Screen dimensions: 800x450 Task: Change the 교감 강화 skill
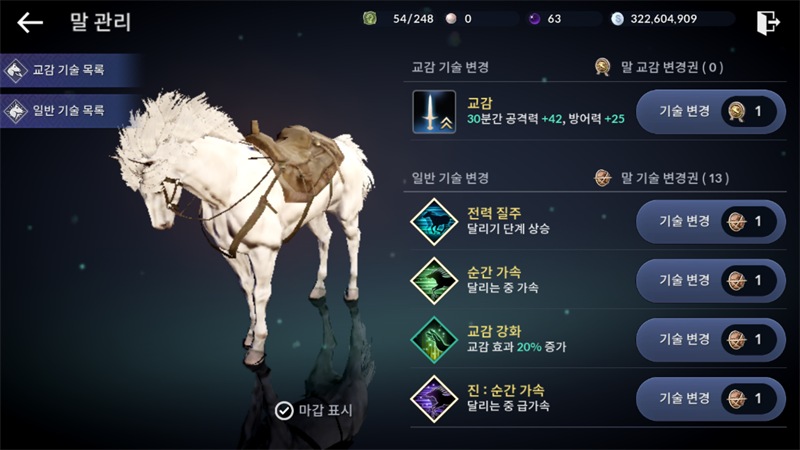click(710, 339)
